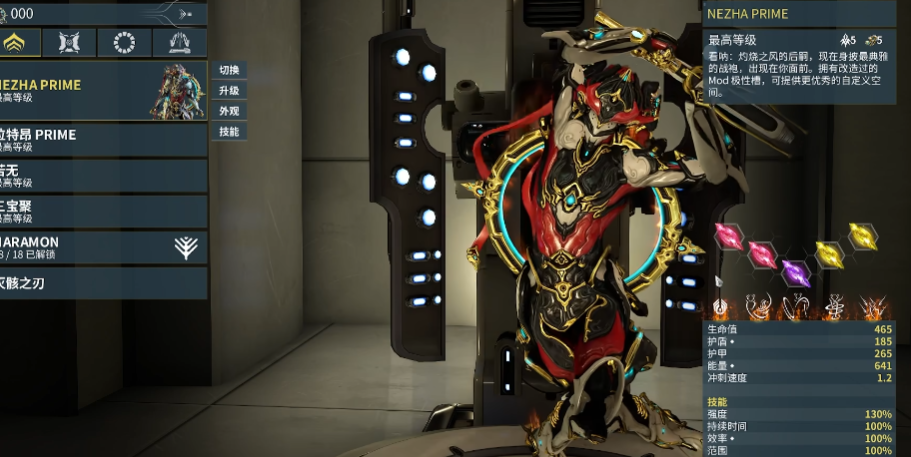Choose the 技能 (abilities) button
This screenshot has width=911, height=457.
click(229, 132)
